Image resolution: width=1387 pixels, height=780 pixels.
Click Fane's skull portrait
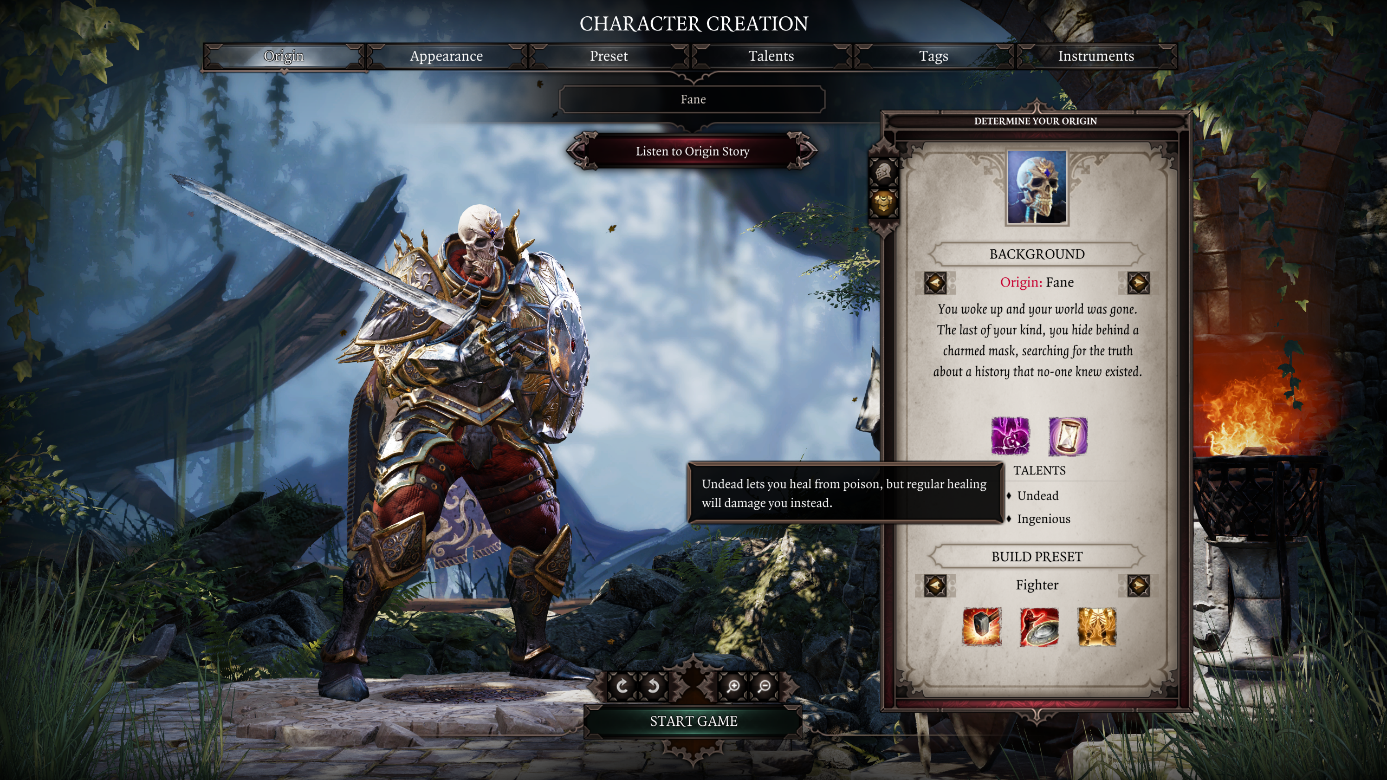click(1037, 188)
